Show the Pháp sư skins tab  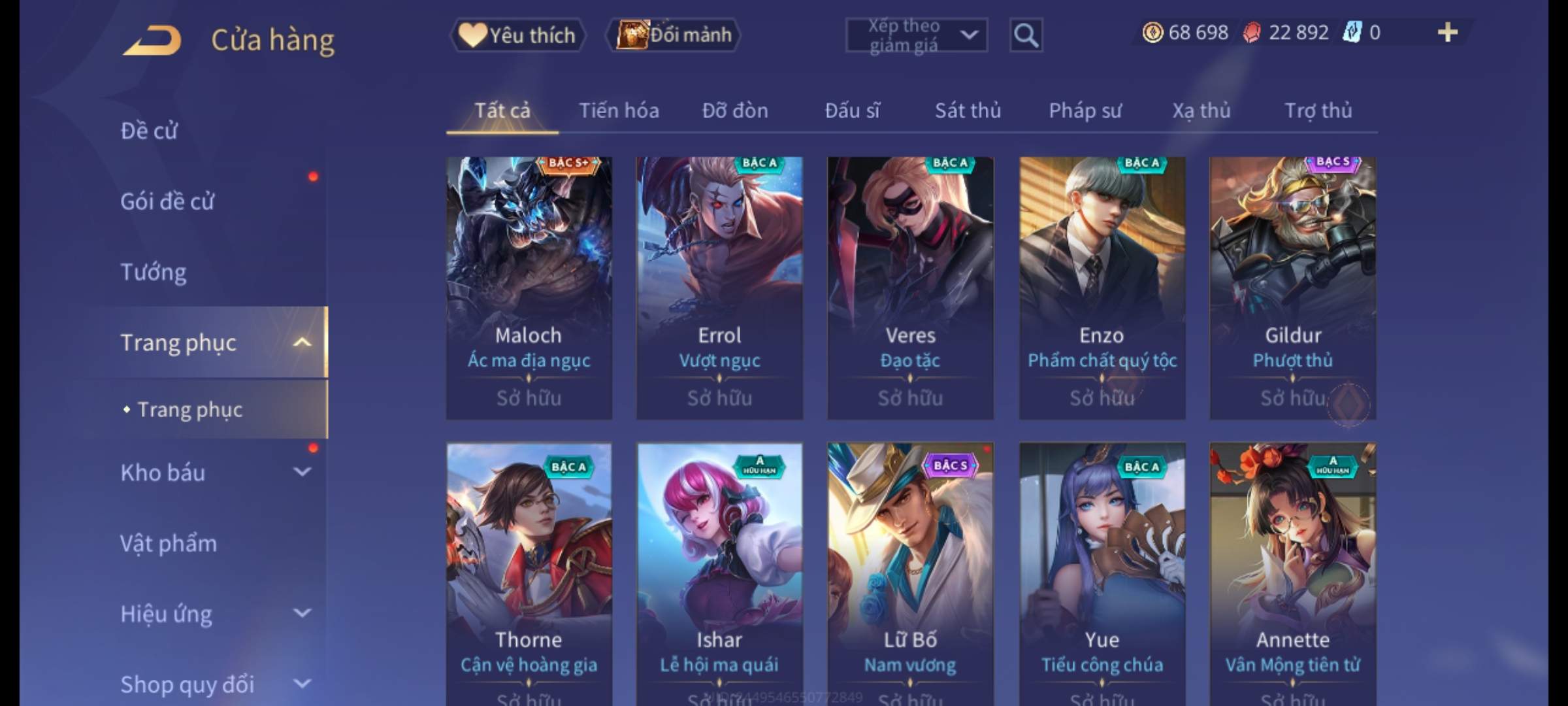coord(1085,110)
